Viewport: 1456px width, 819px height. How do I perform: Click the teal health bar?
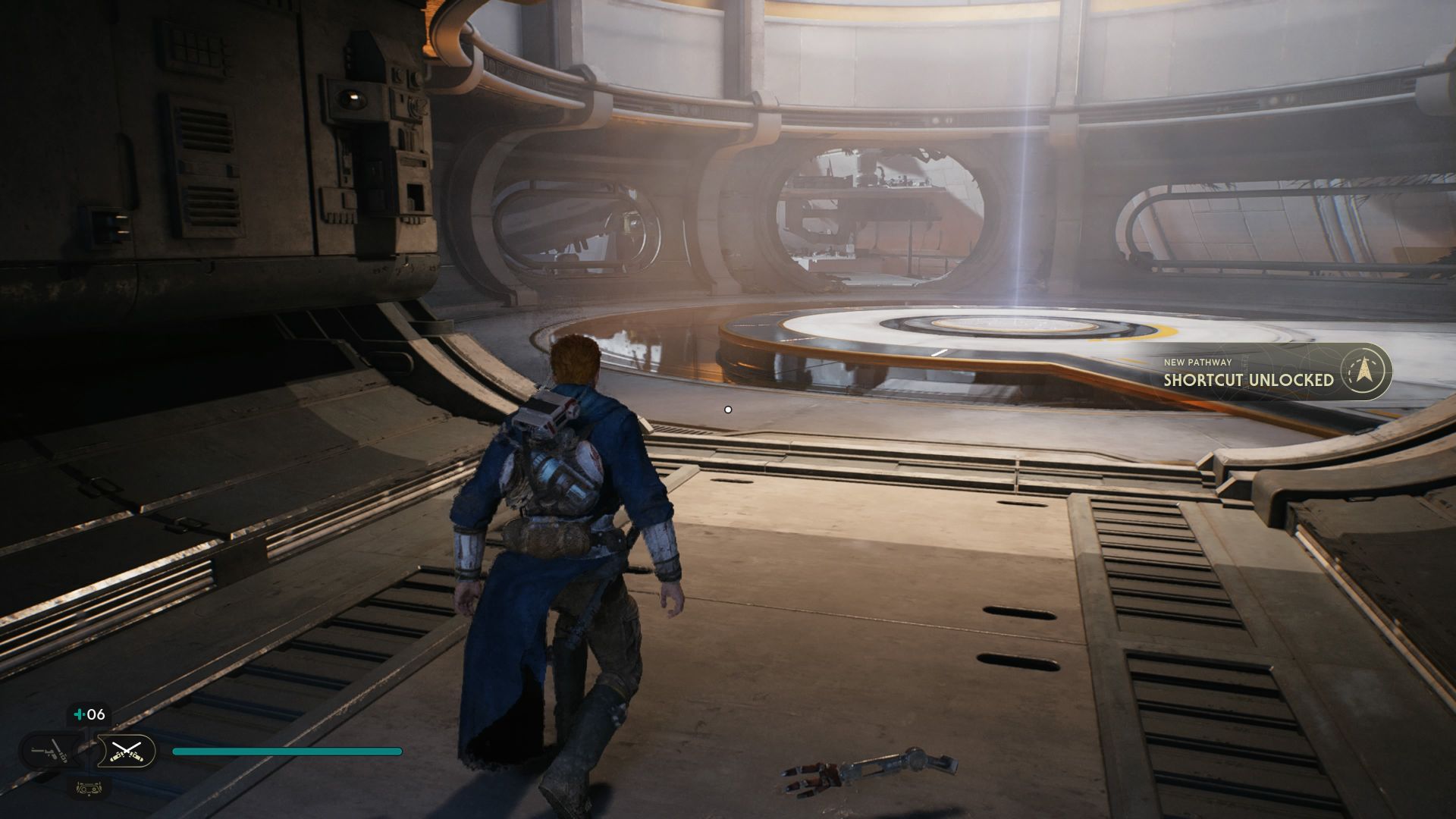(x=288, y=751)
